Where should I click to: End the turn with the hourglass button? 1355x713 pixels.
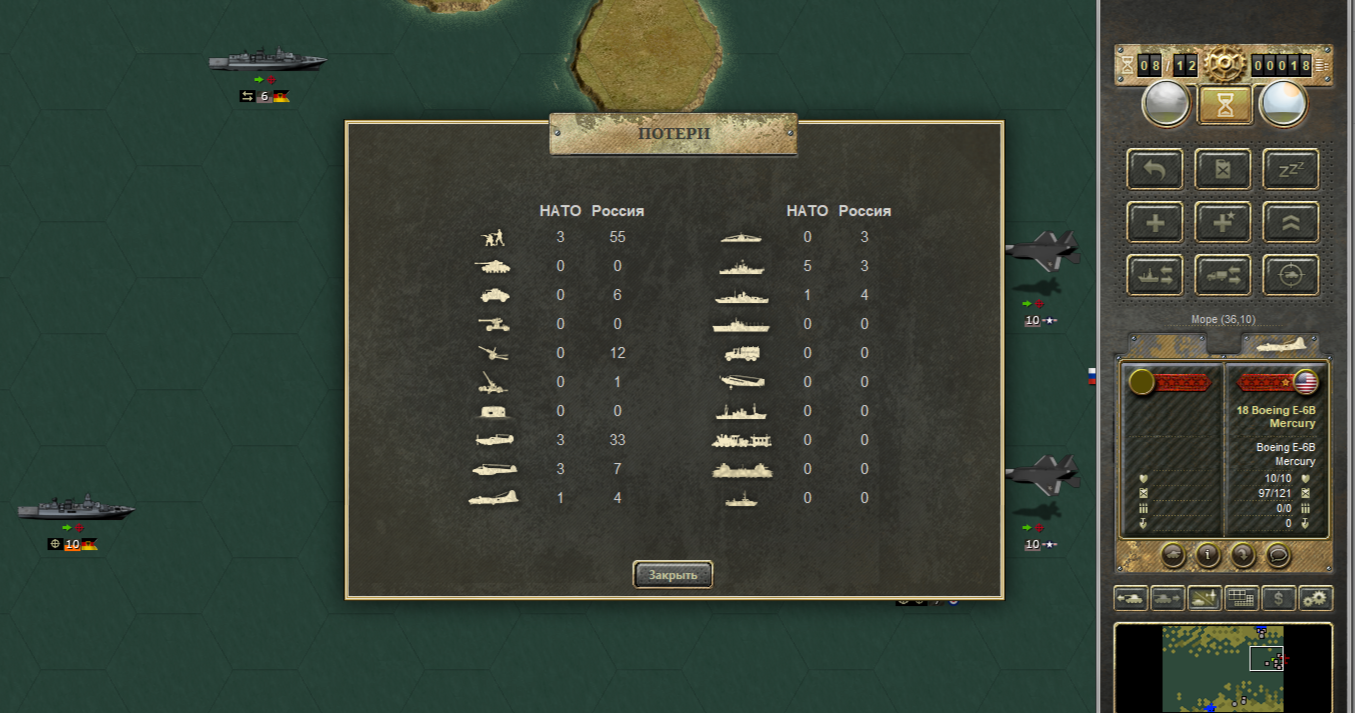[x=1225, y=104]
